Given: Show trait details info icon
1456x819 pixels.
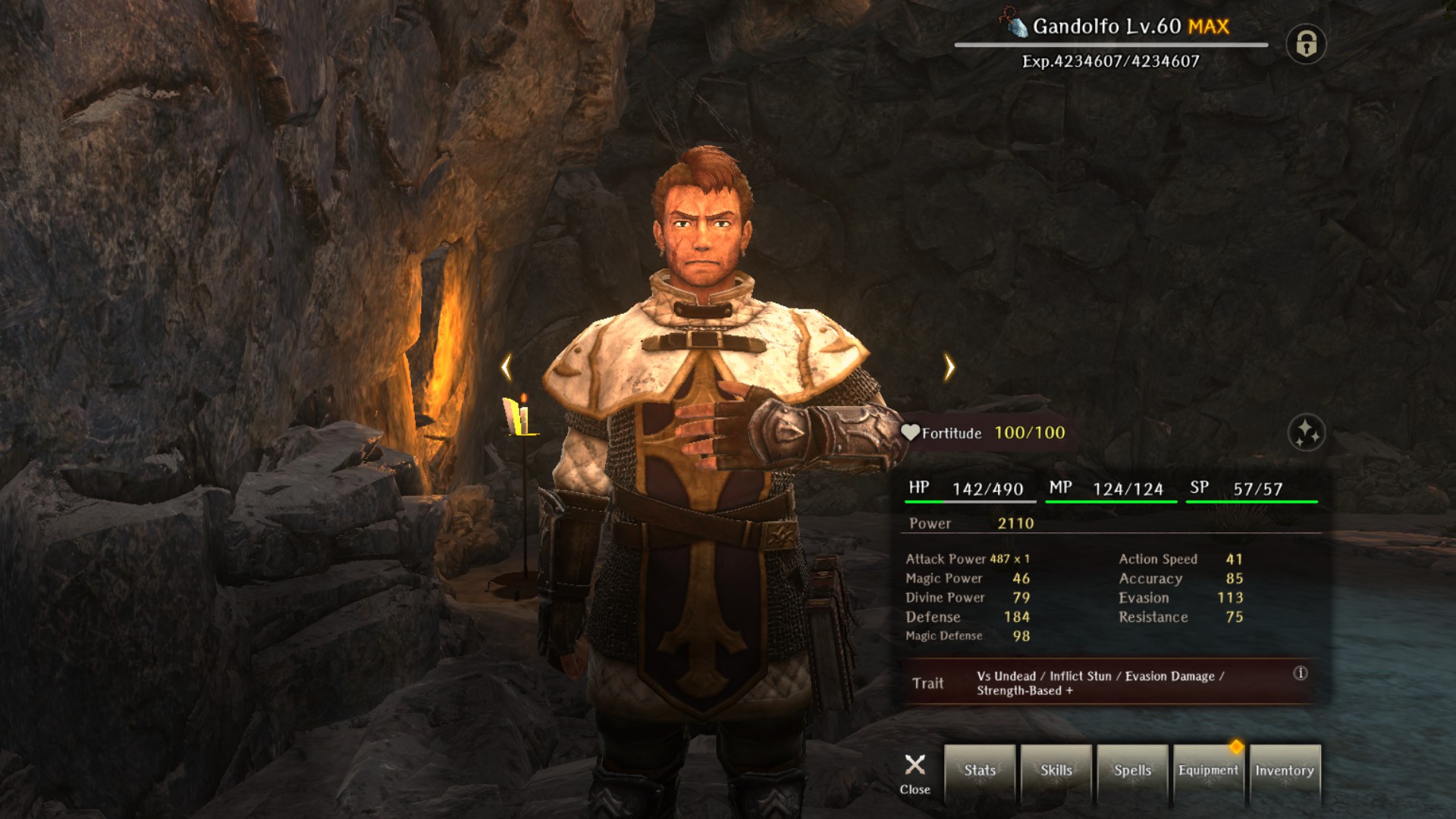Looking at the screenshot, I should coord(1301,673).
